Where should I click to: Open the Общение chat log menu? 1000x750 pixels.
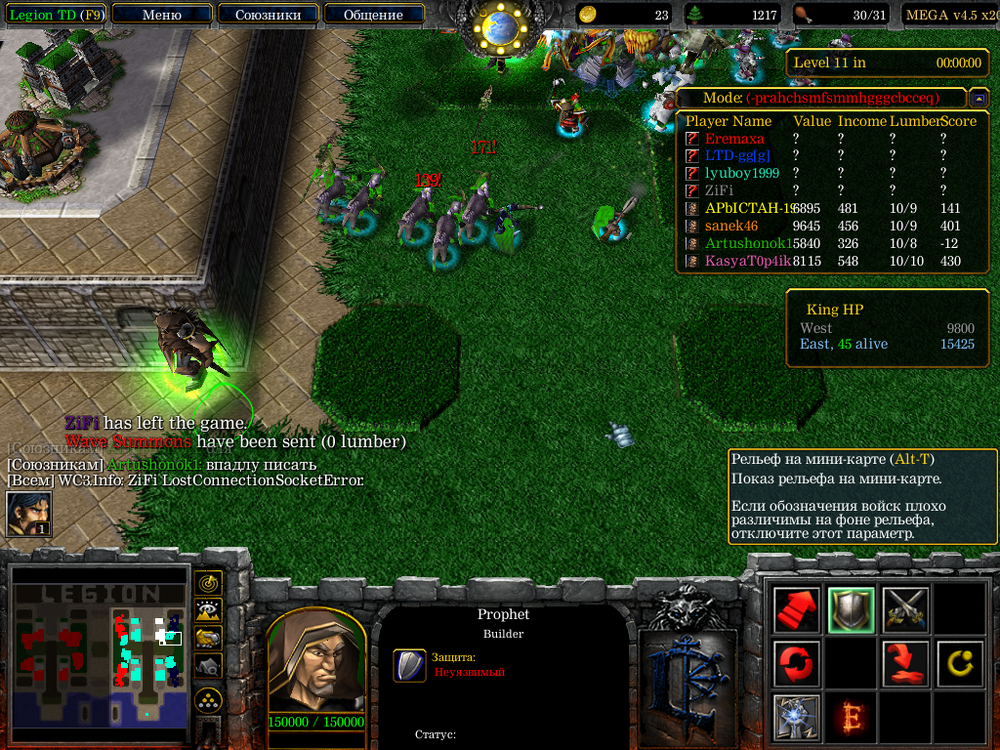tap(373, 15)
